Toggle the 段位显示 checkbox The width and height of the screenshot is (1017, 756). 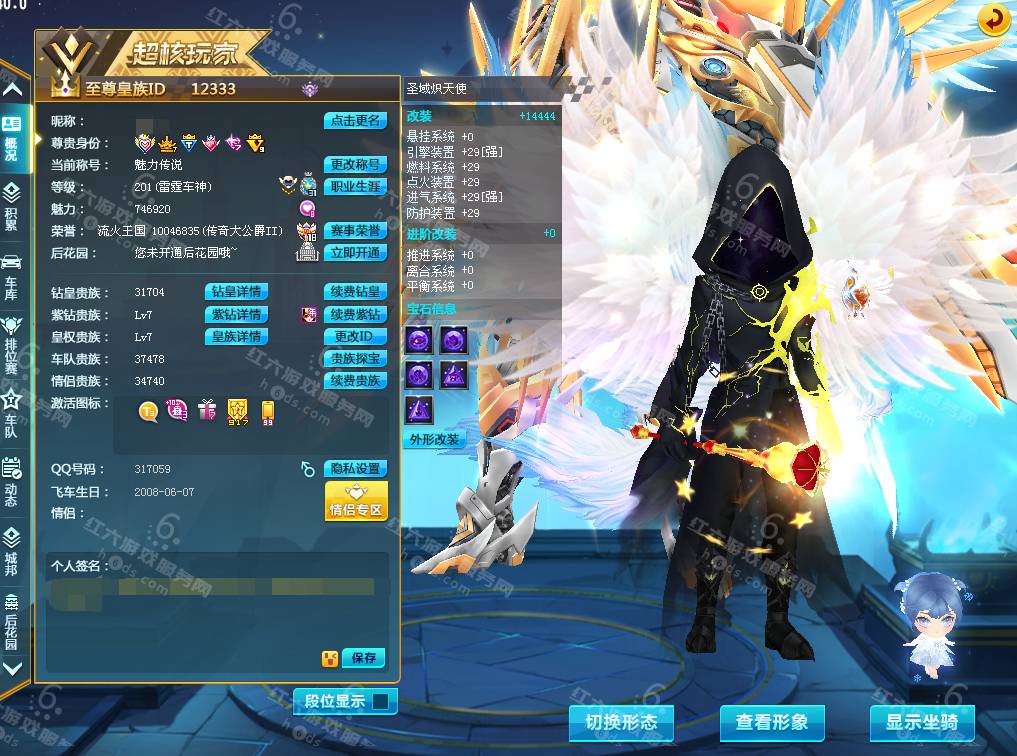click(380, 701)
